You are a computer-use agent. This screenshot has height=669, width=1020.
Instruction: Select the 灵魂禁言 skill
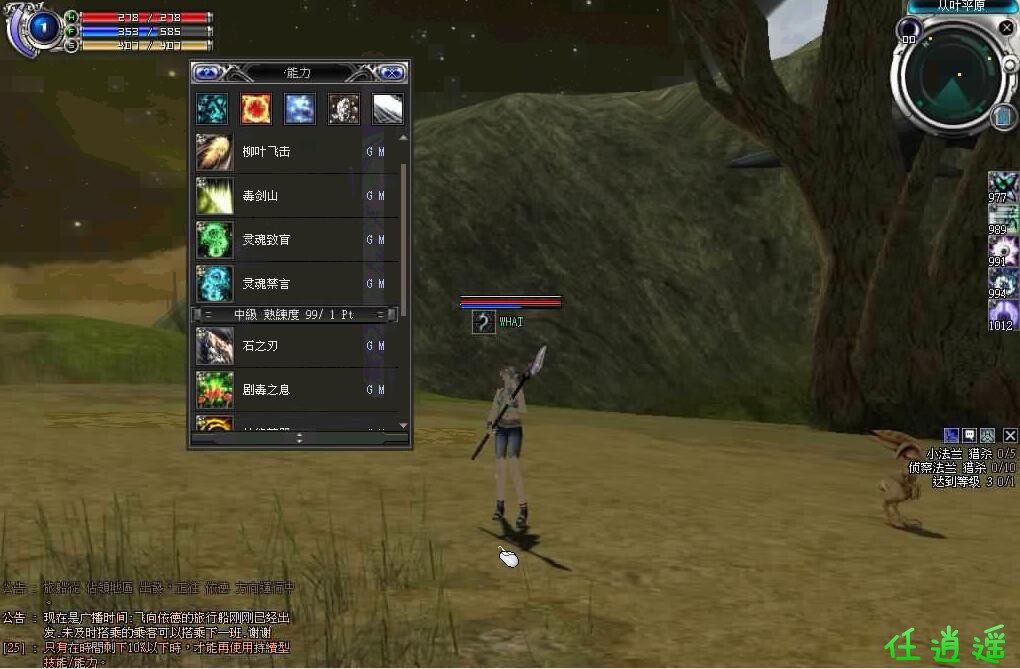pyautogui.click(x=290, y=284)
